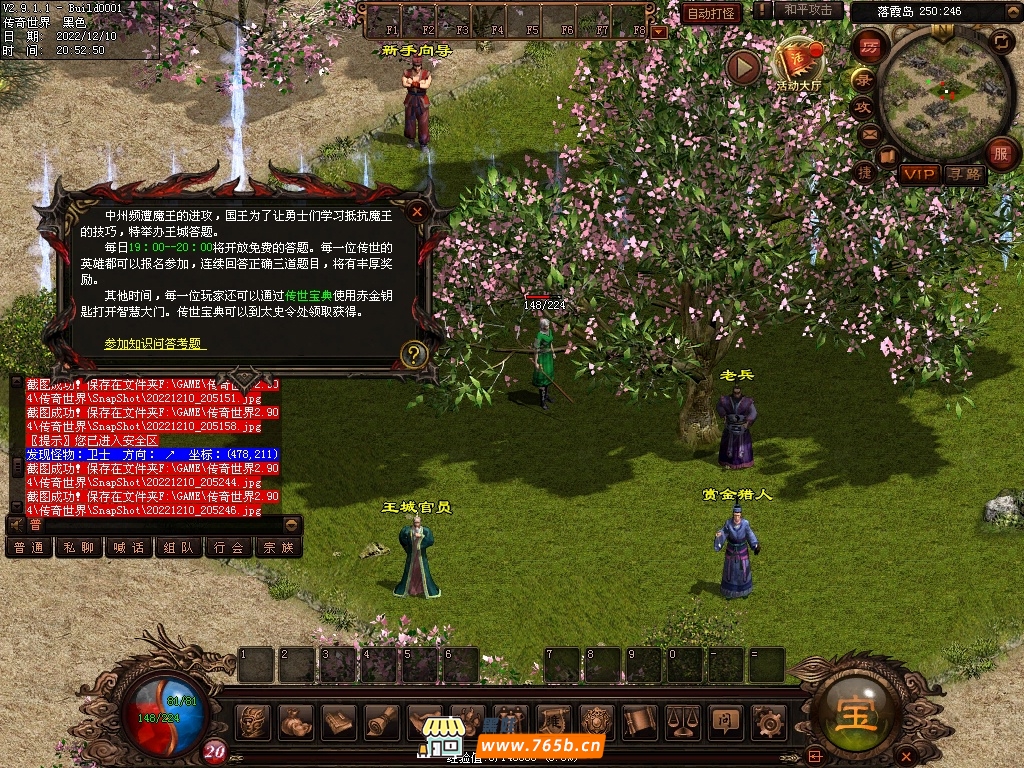Open the VIP panel
The image size is (1024, 768).
918,174
